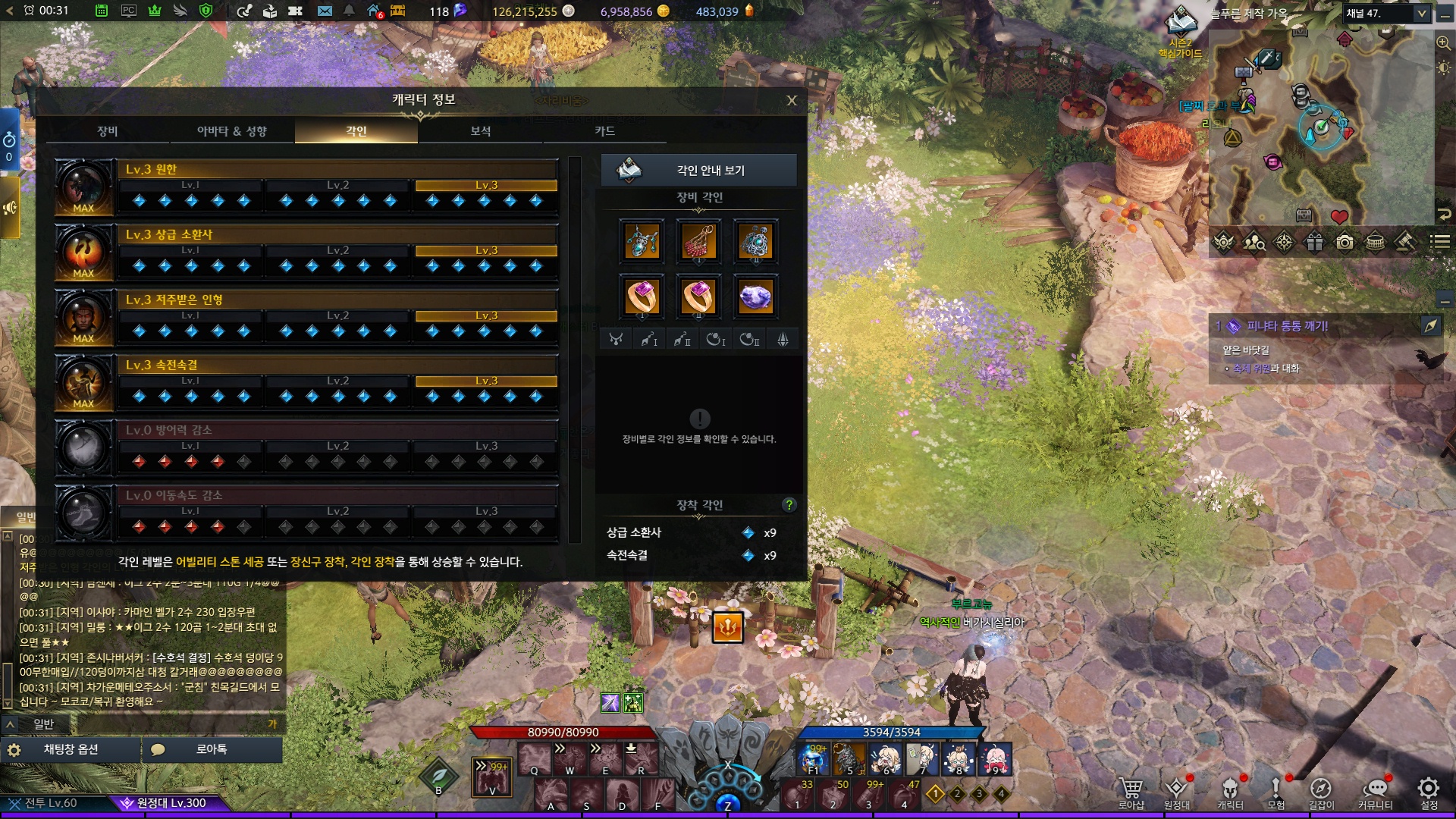Image resolution: width=1456 pixels, height=819 pixels.
Task: Open the 피냐타 통통 깨기 quest tracker
Action: click(x=1287, y=326)
